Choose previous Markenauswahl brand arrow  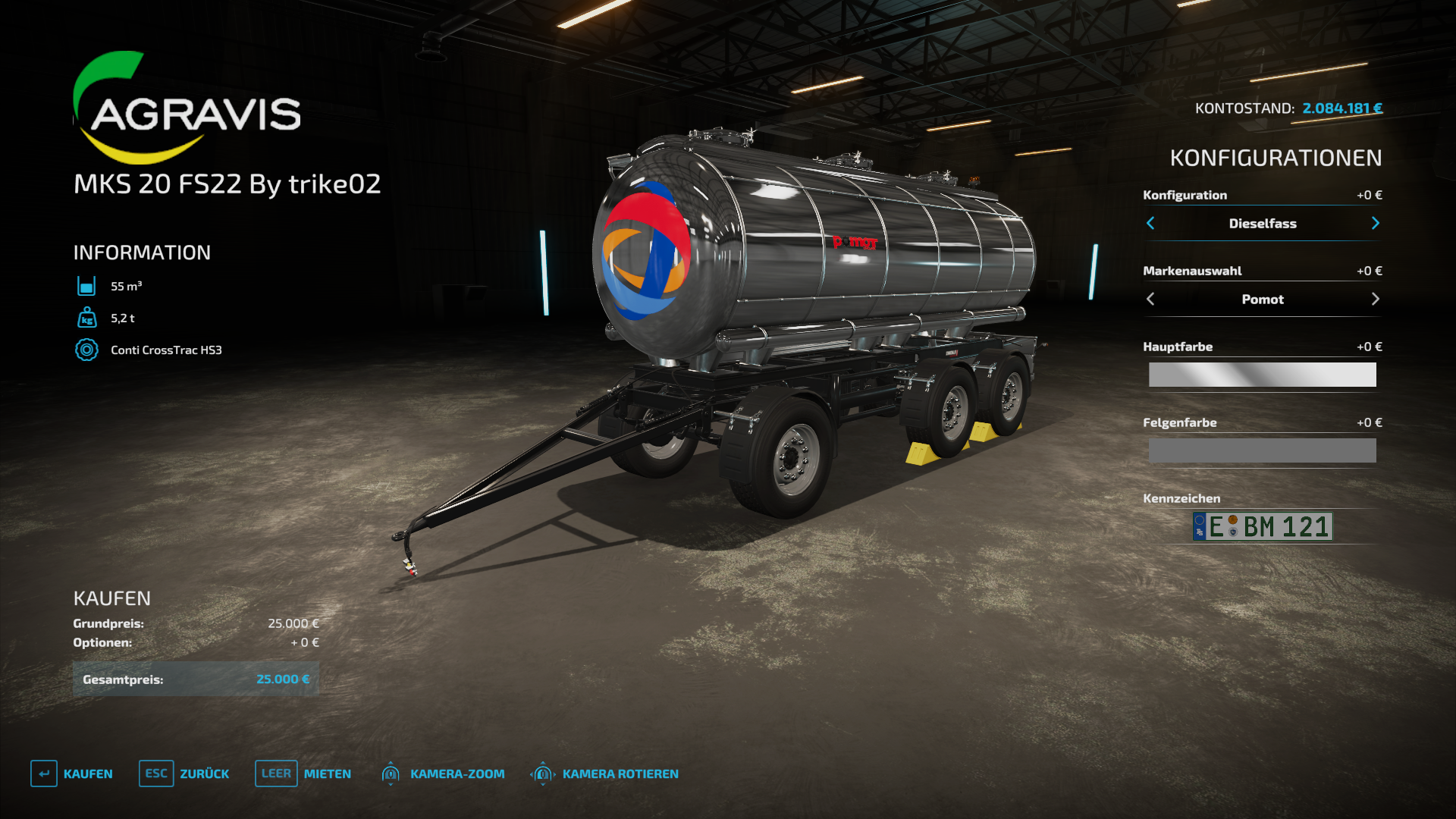coord(1150,299)
